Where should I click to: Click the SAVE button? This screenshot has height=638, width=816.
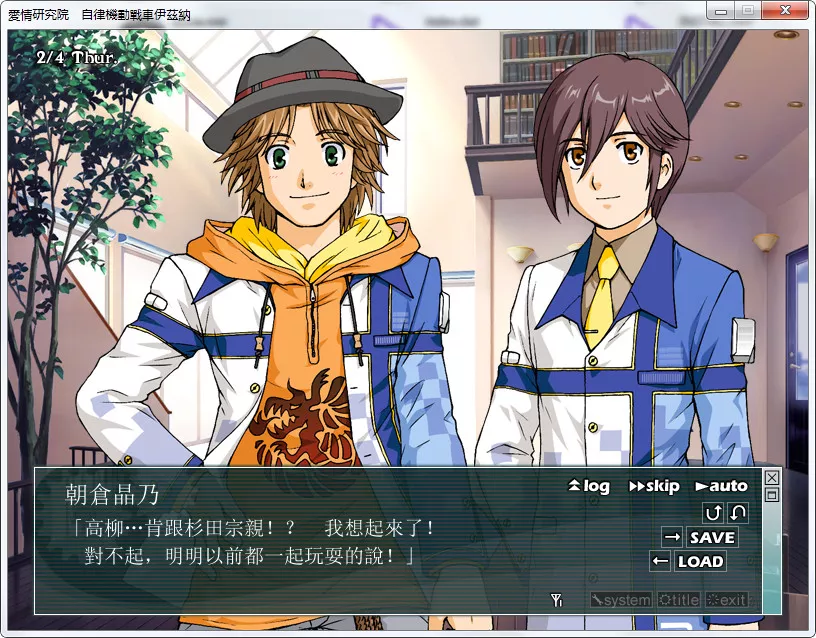click(712, 538)
